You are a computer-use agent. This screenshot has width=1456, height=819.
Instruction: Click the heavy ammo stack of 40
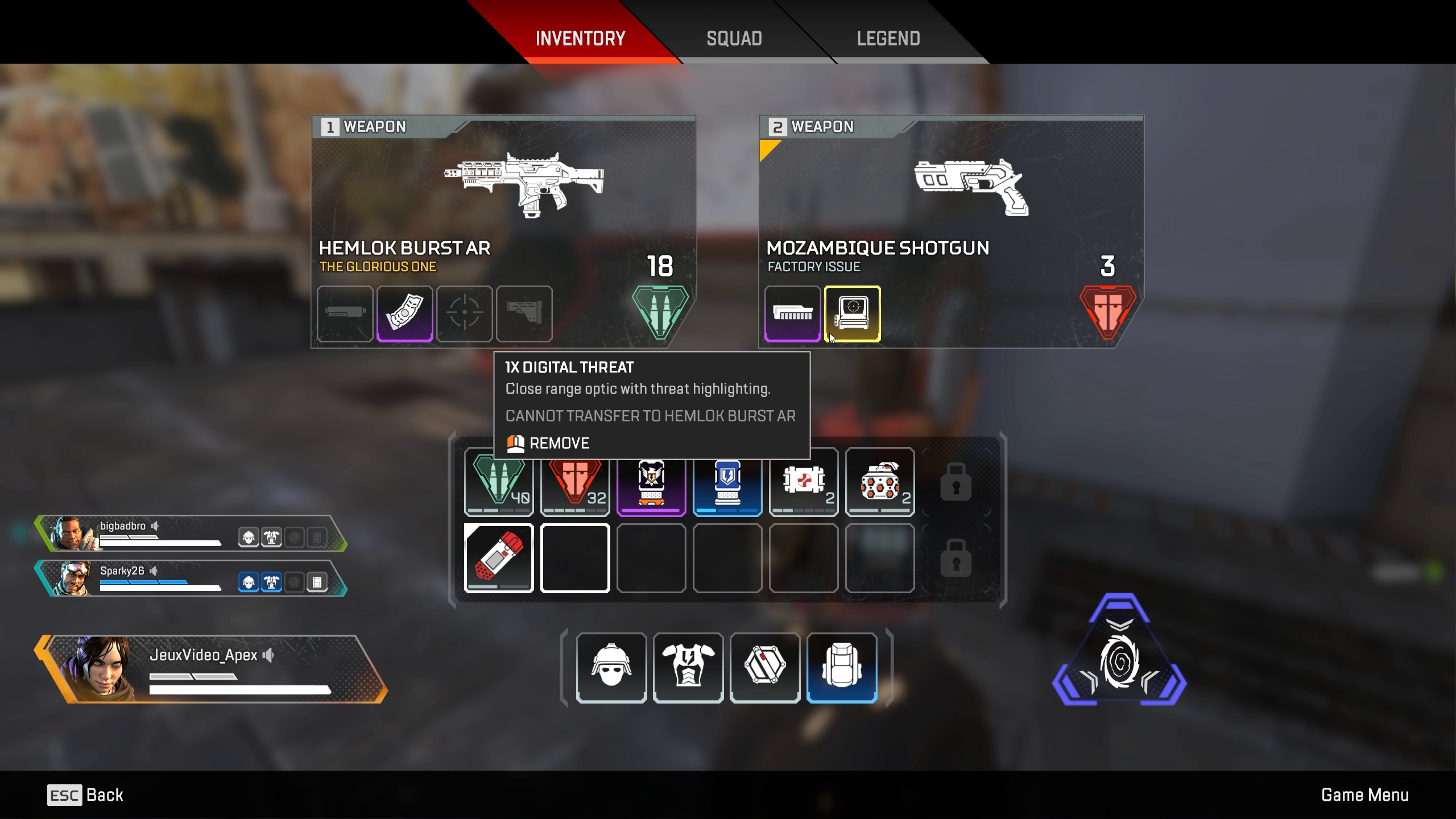click(498, 482)
